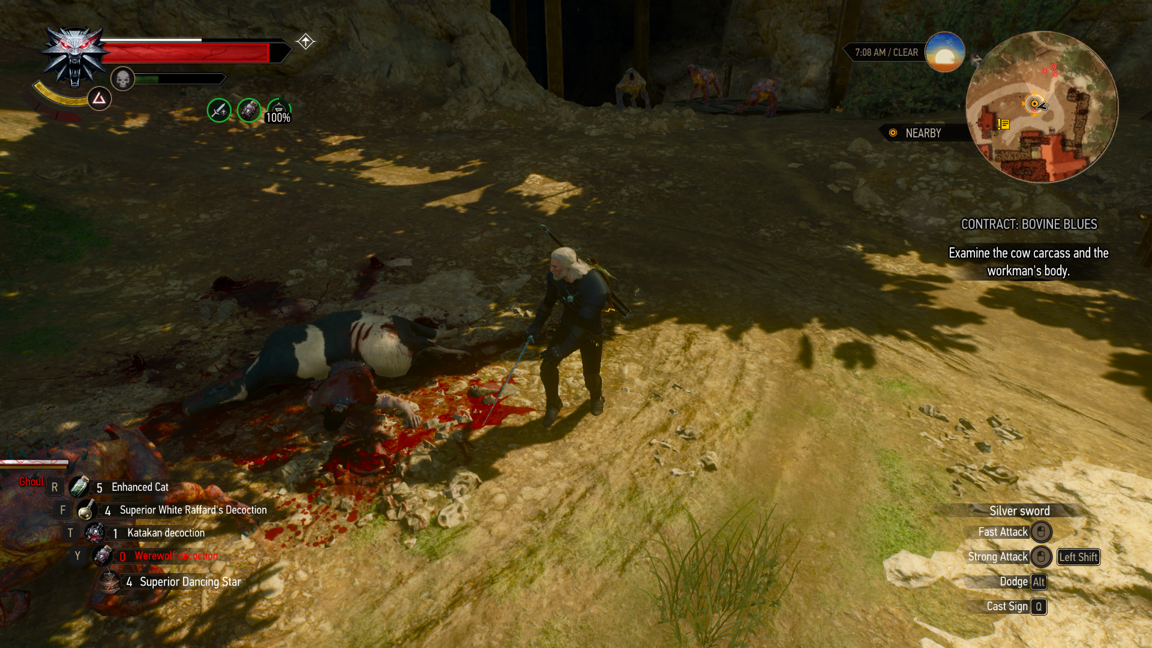Click the toxicity skull icon
Viewport: 1152px width, 648px height.
(x=122, y=78)
